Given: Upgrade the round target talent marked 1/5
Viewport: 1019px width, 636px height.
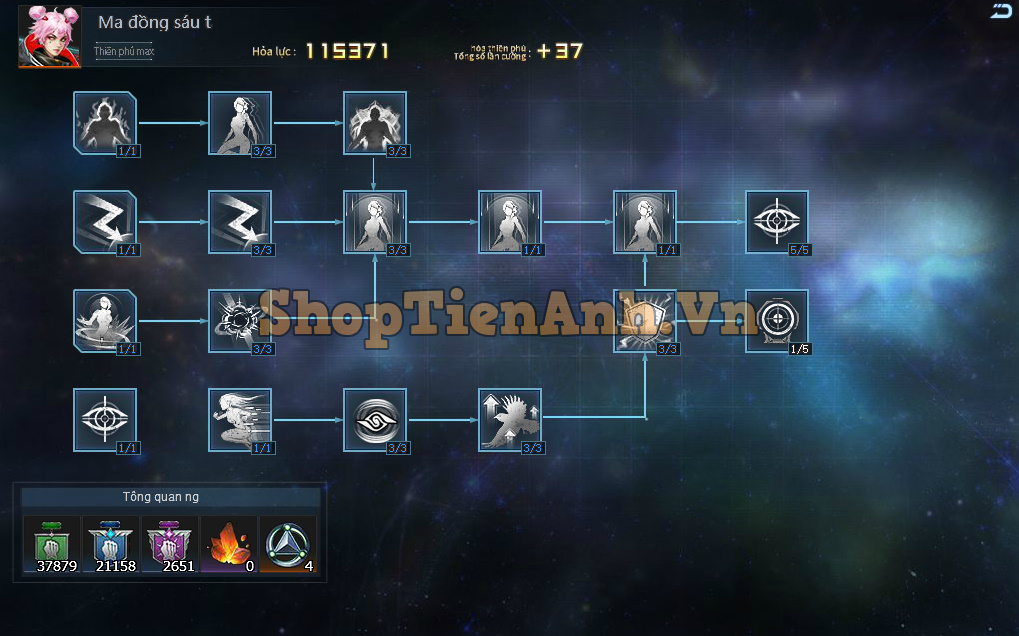Looking at the screenshot, I should click(x=777, y=321).
